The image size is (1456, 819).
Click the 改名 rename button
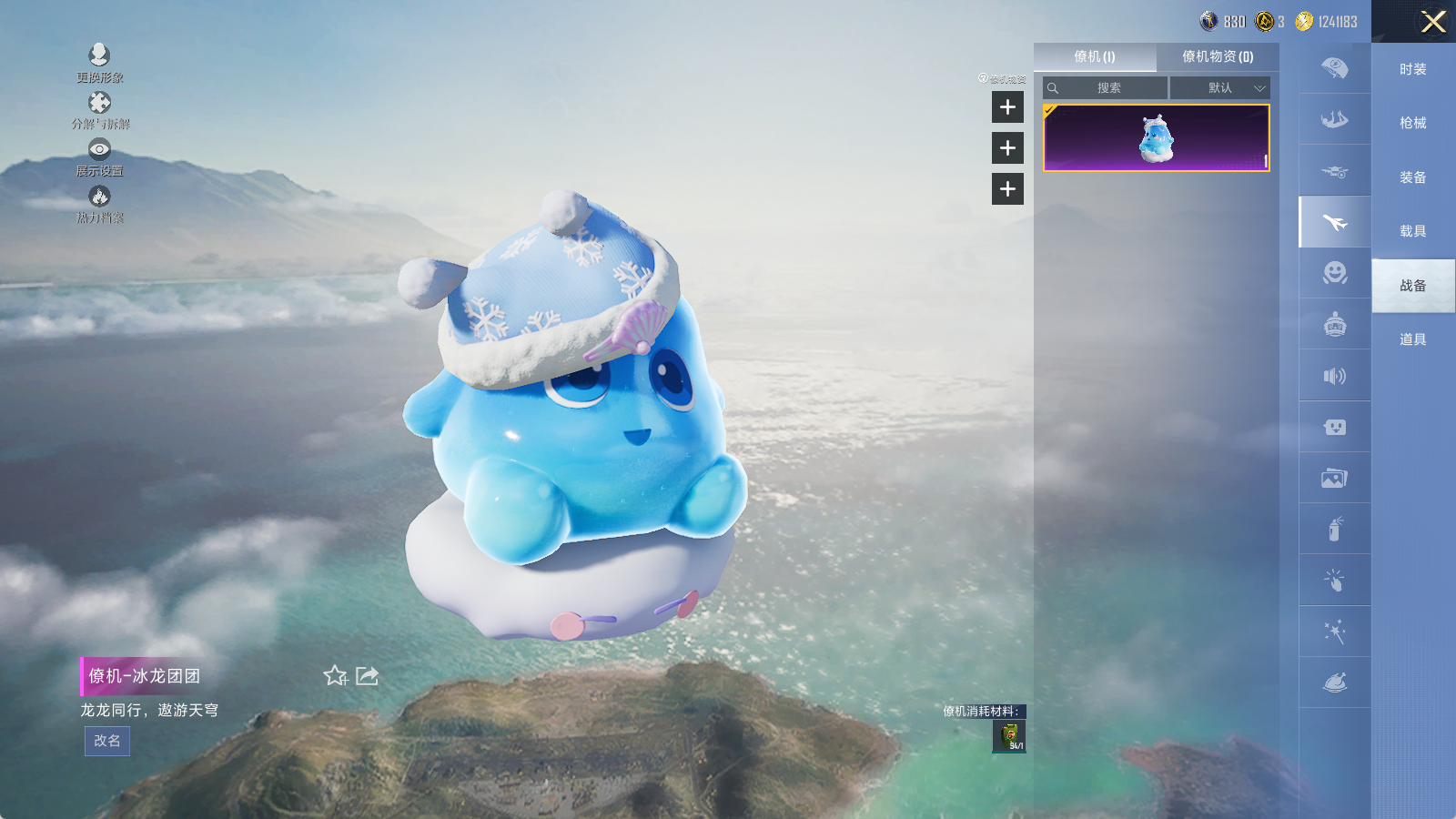coord(107,741)
